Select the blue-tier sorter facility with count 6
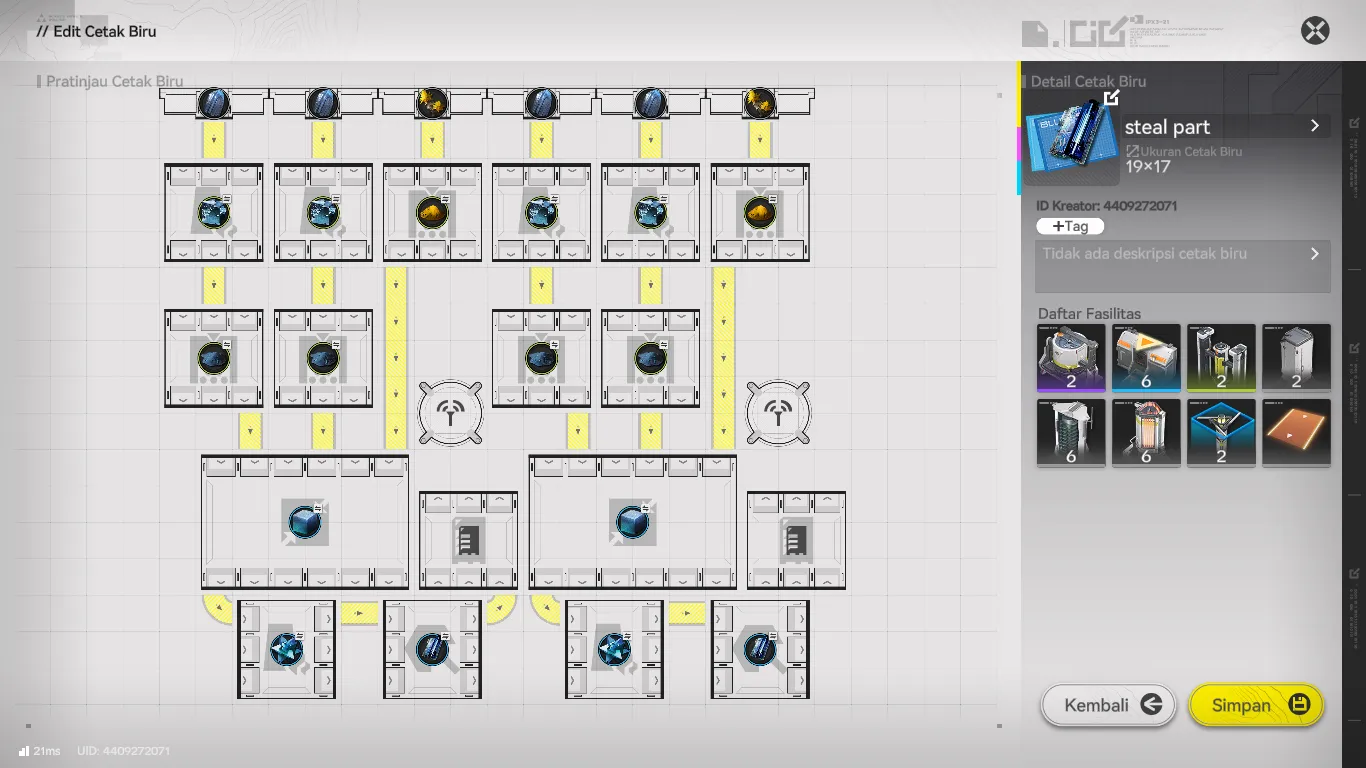This screenshot has height=768, width=1366. (1146, 357)
